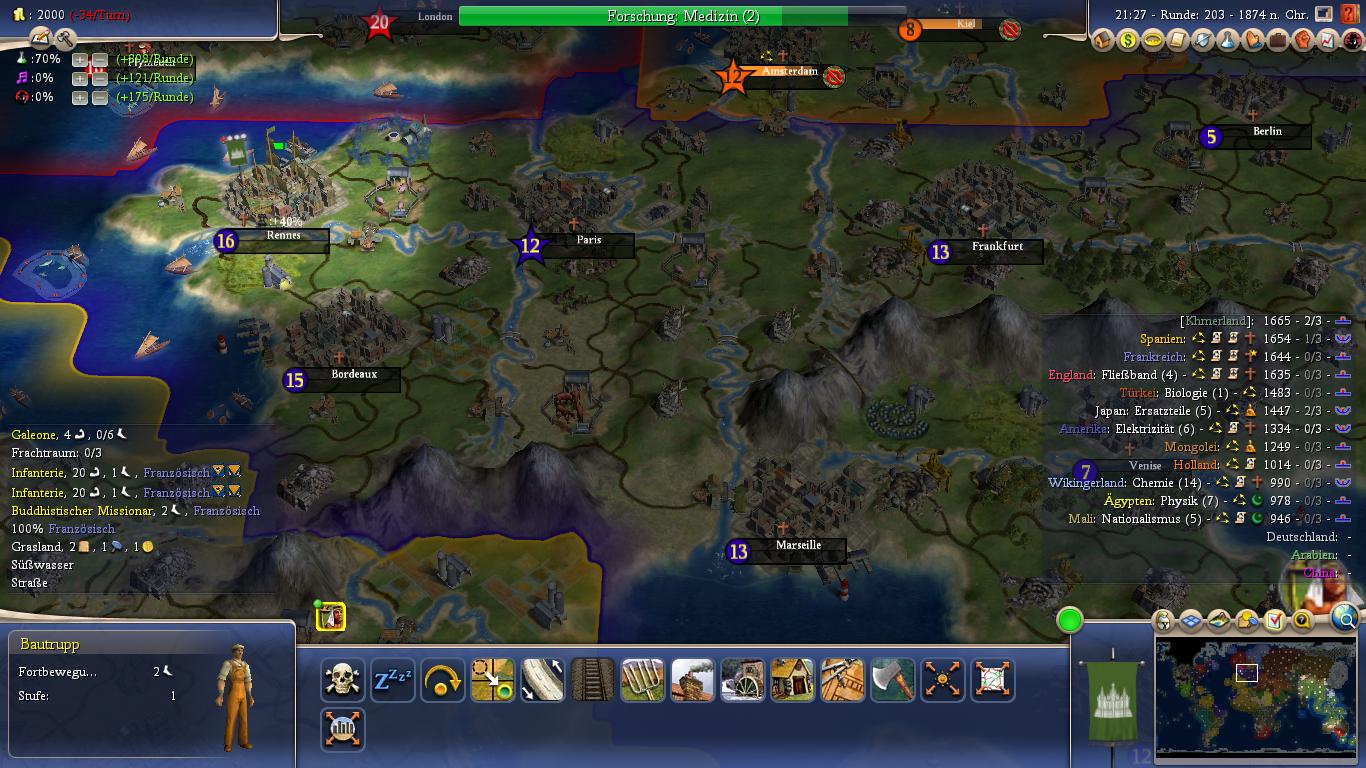This screenshot has height=768, width=1366.
Task: Toggle the tile grid overlay button
Action: coord(1190,621)
